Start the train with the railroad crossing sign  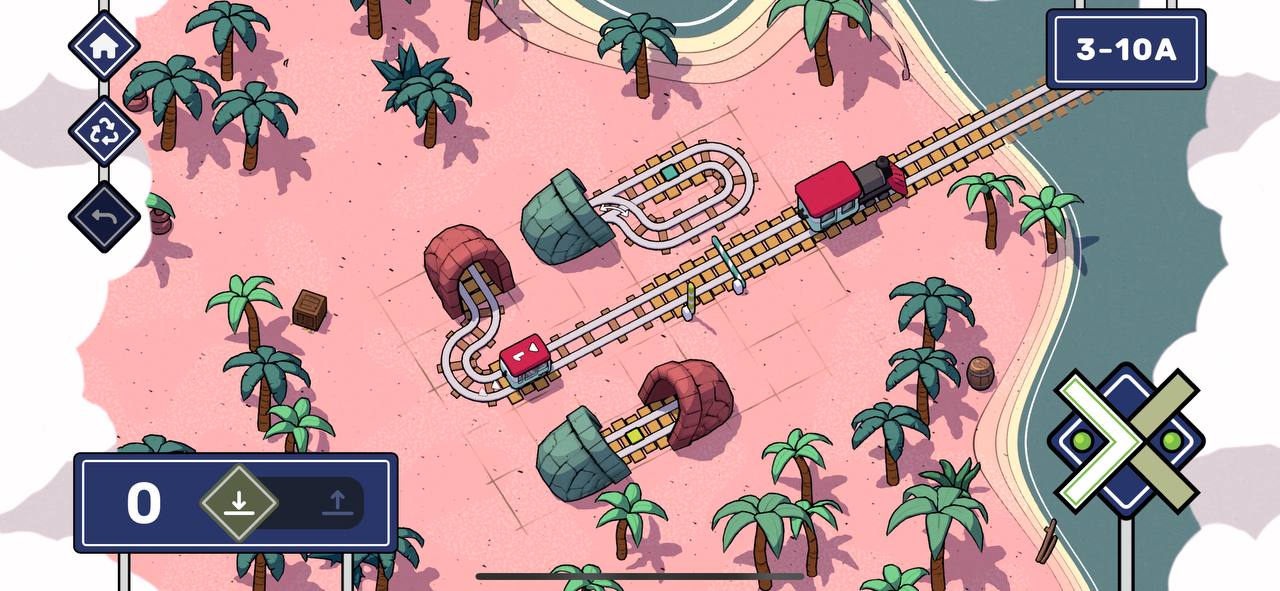[x=1125, y=440]
